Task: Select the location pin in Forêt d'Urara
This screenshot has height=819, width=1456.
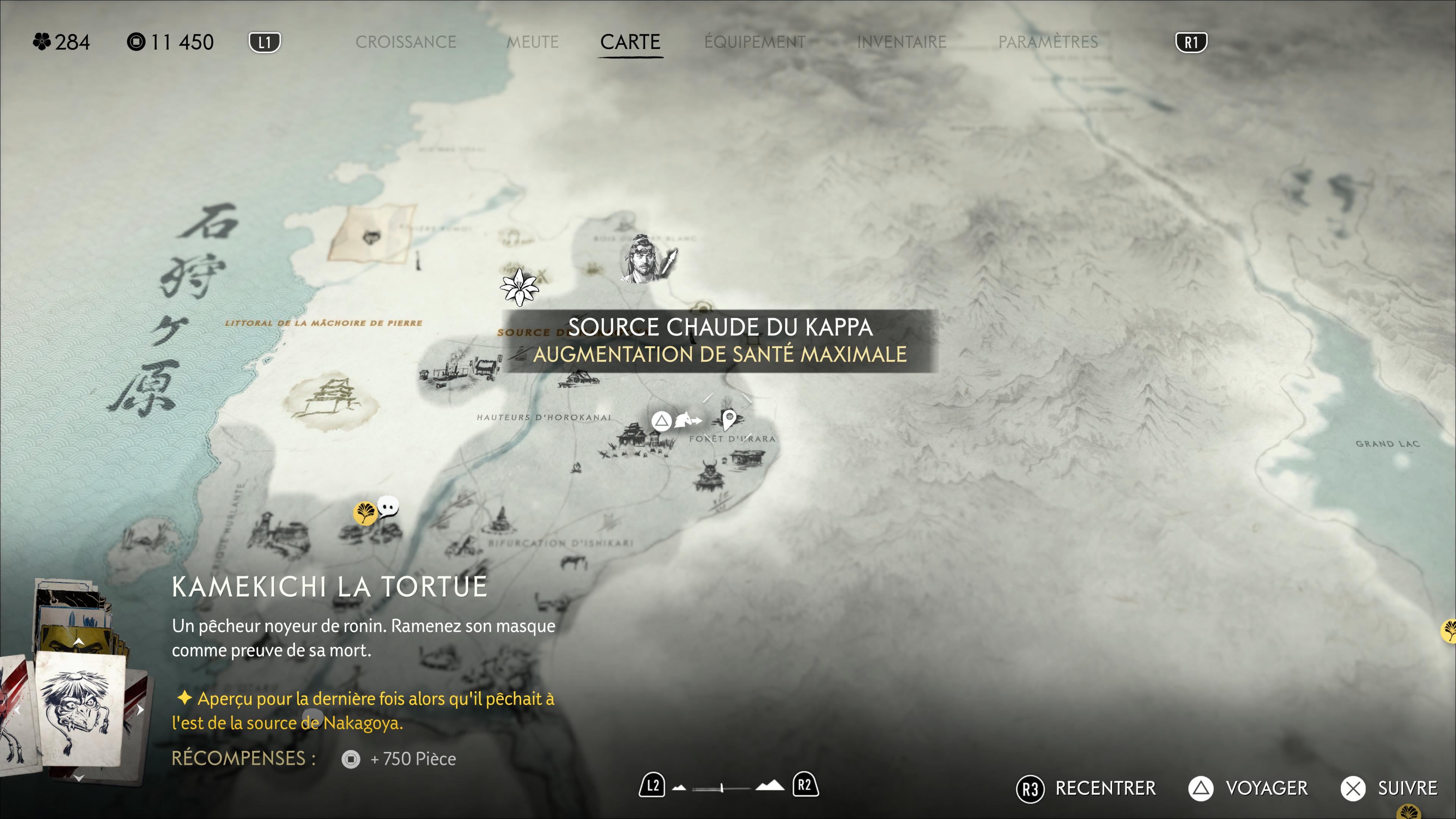Action: (x=729, y=419)
